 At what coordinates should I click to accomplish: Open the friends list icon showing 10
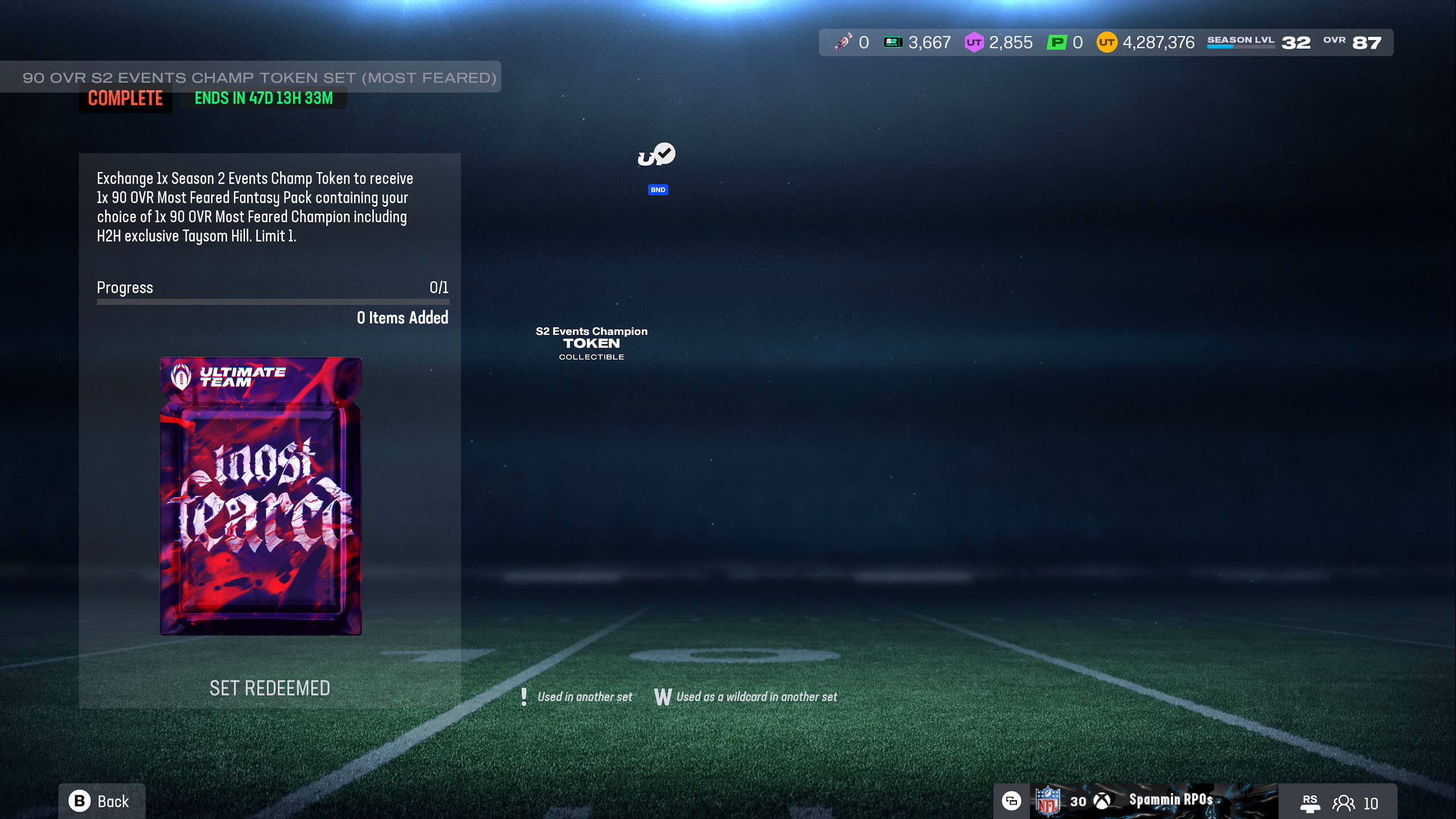[1343, 803]
